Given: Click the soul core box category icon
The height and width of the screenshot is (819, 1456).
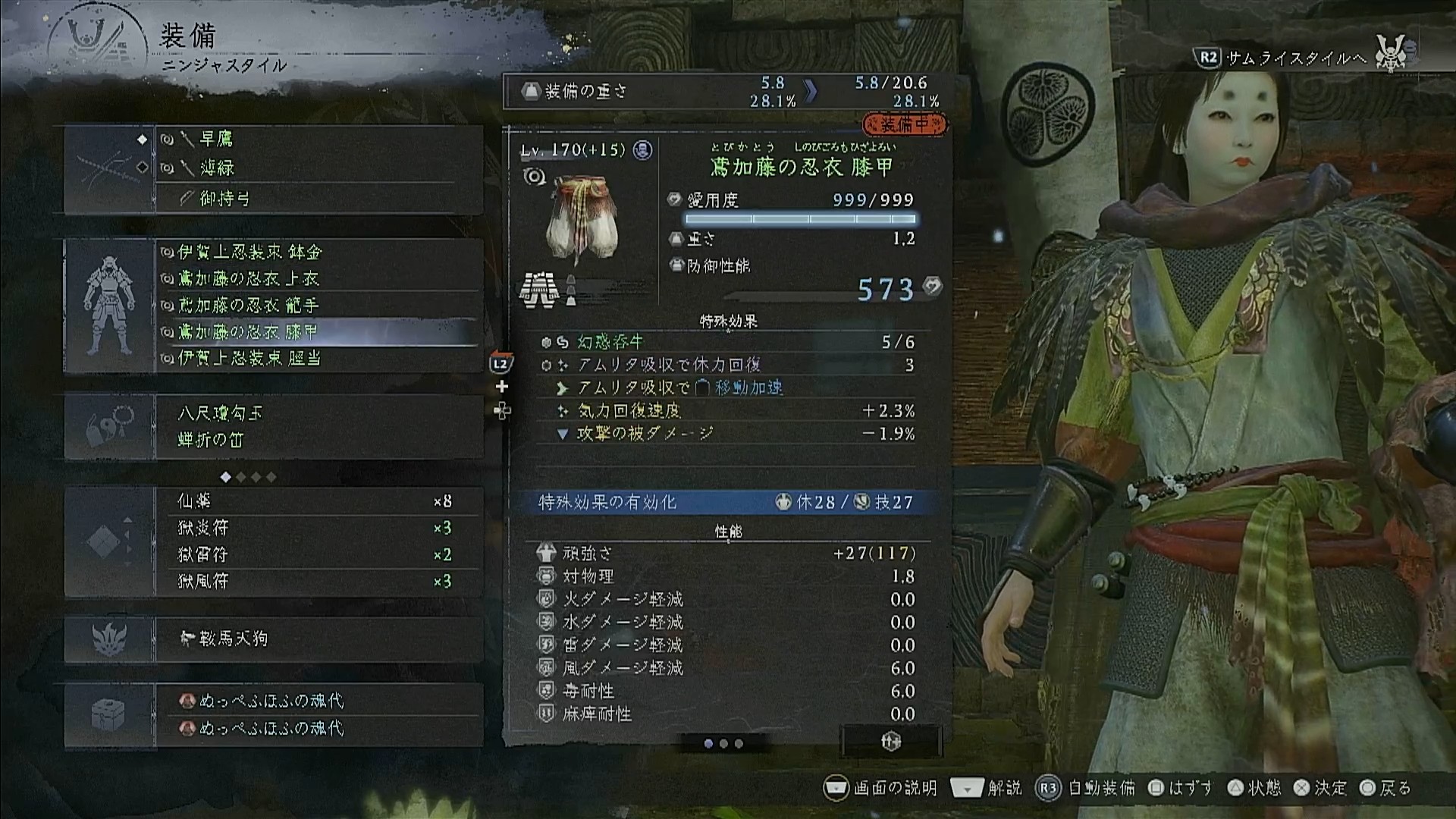Looking at the screenshot, I should pos(109,714).
